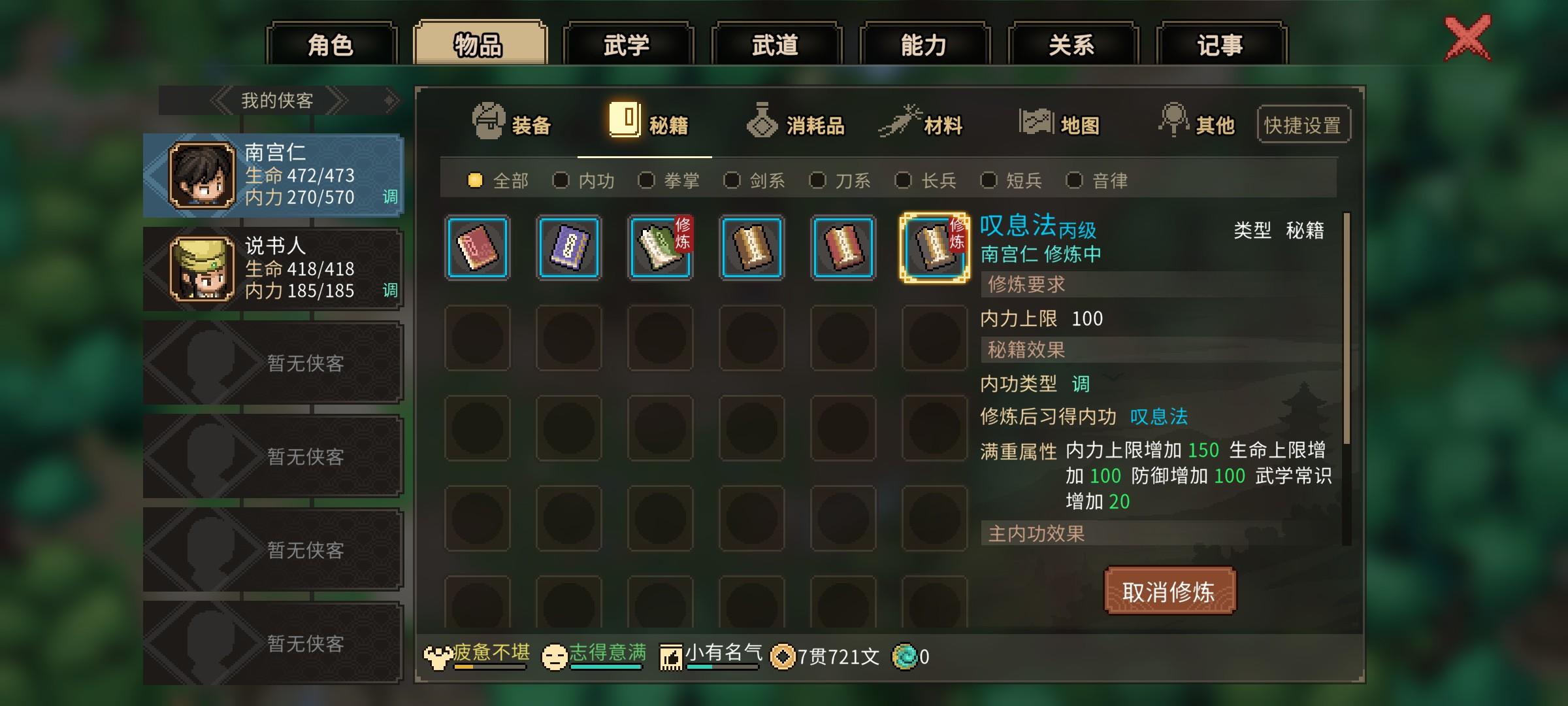Switch to the 地图 map category icon
1568x706 pixels.
click(1036, 121)
